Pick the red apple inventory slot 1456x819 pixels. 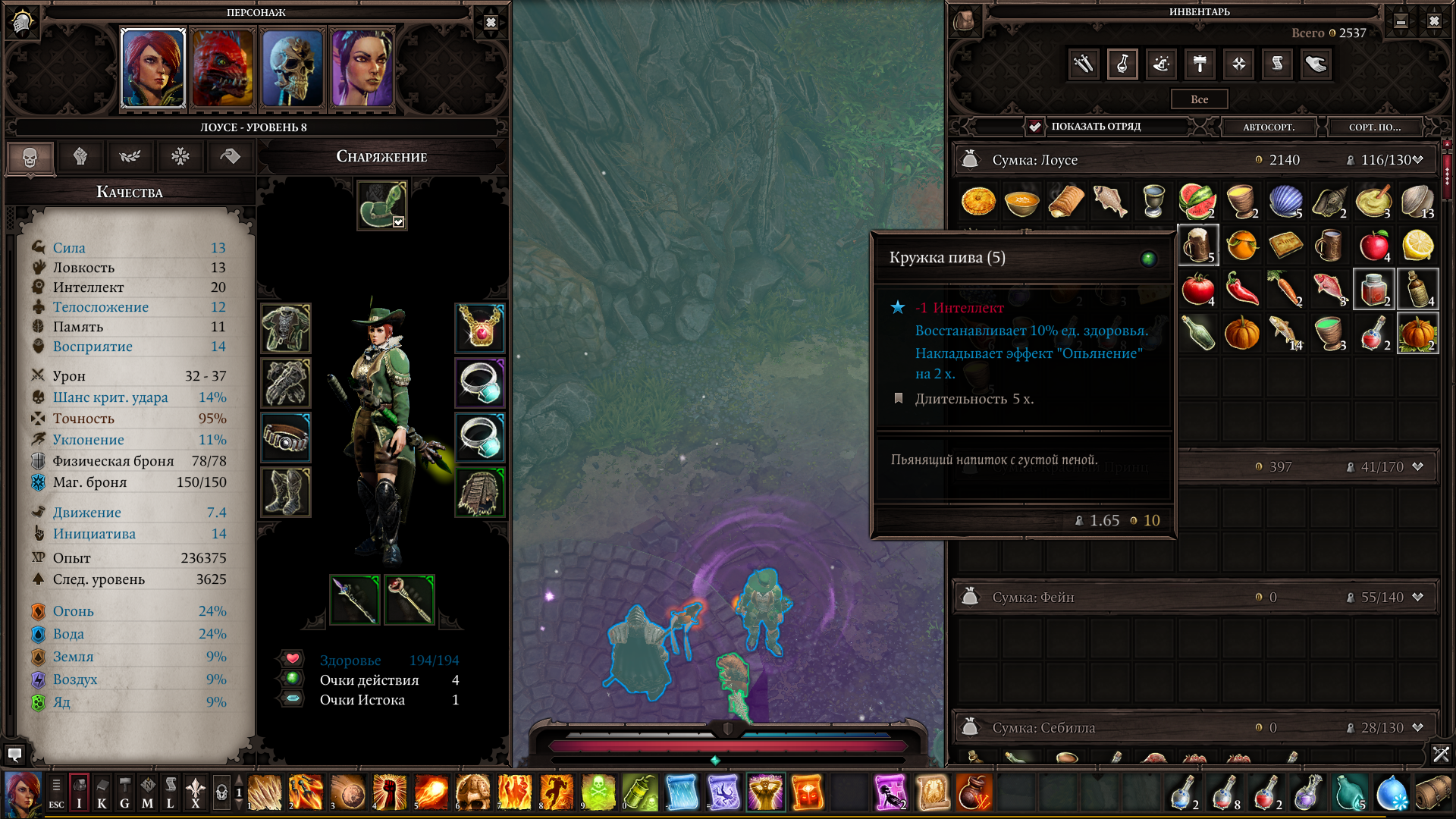(x=1373, y=246)
